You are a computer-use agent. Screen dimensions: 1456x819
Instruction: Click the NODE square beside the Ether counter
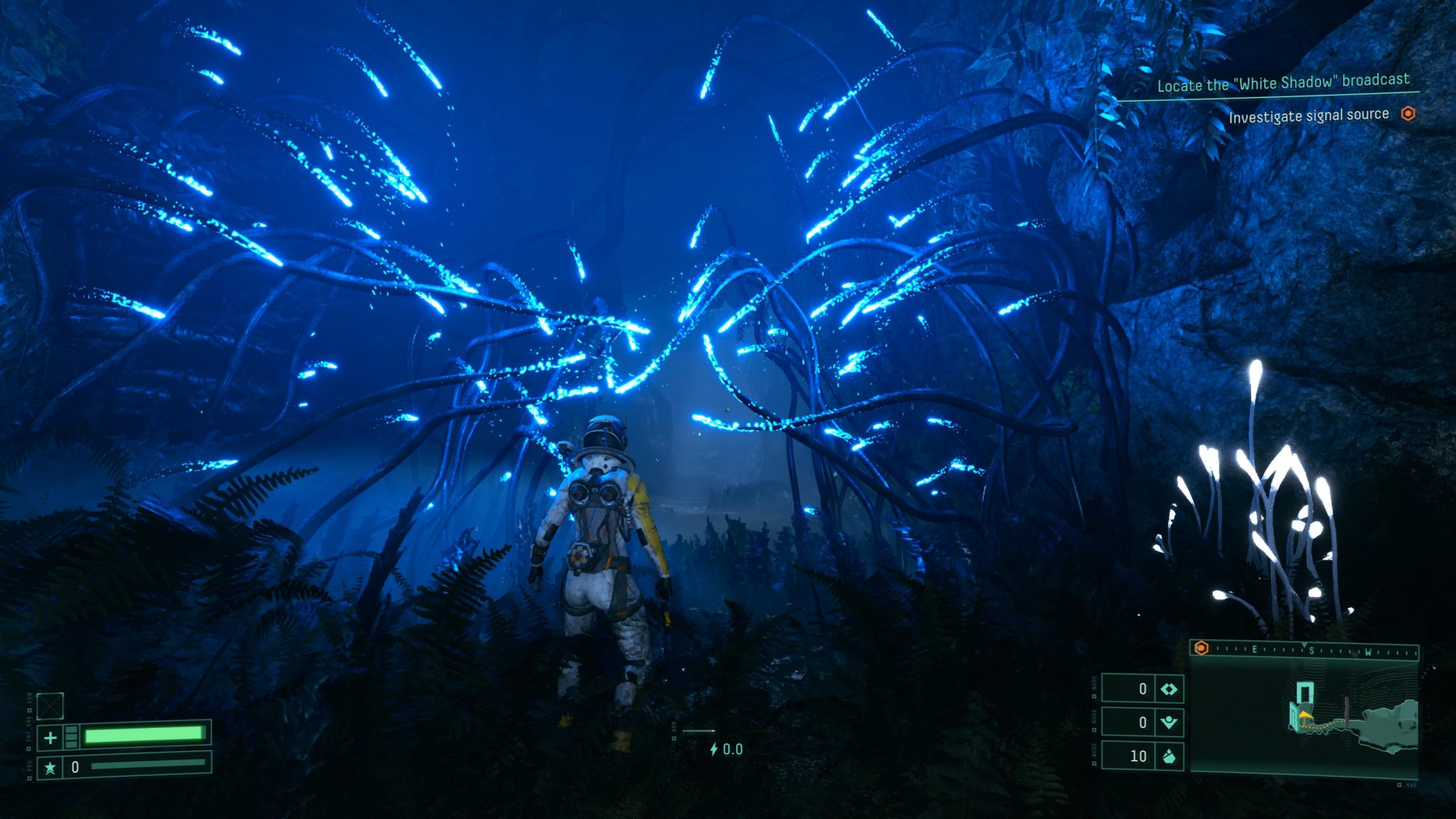coord(1095,729)
